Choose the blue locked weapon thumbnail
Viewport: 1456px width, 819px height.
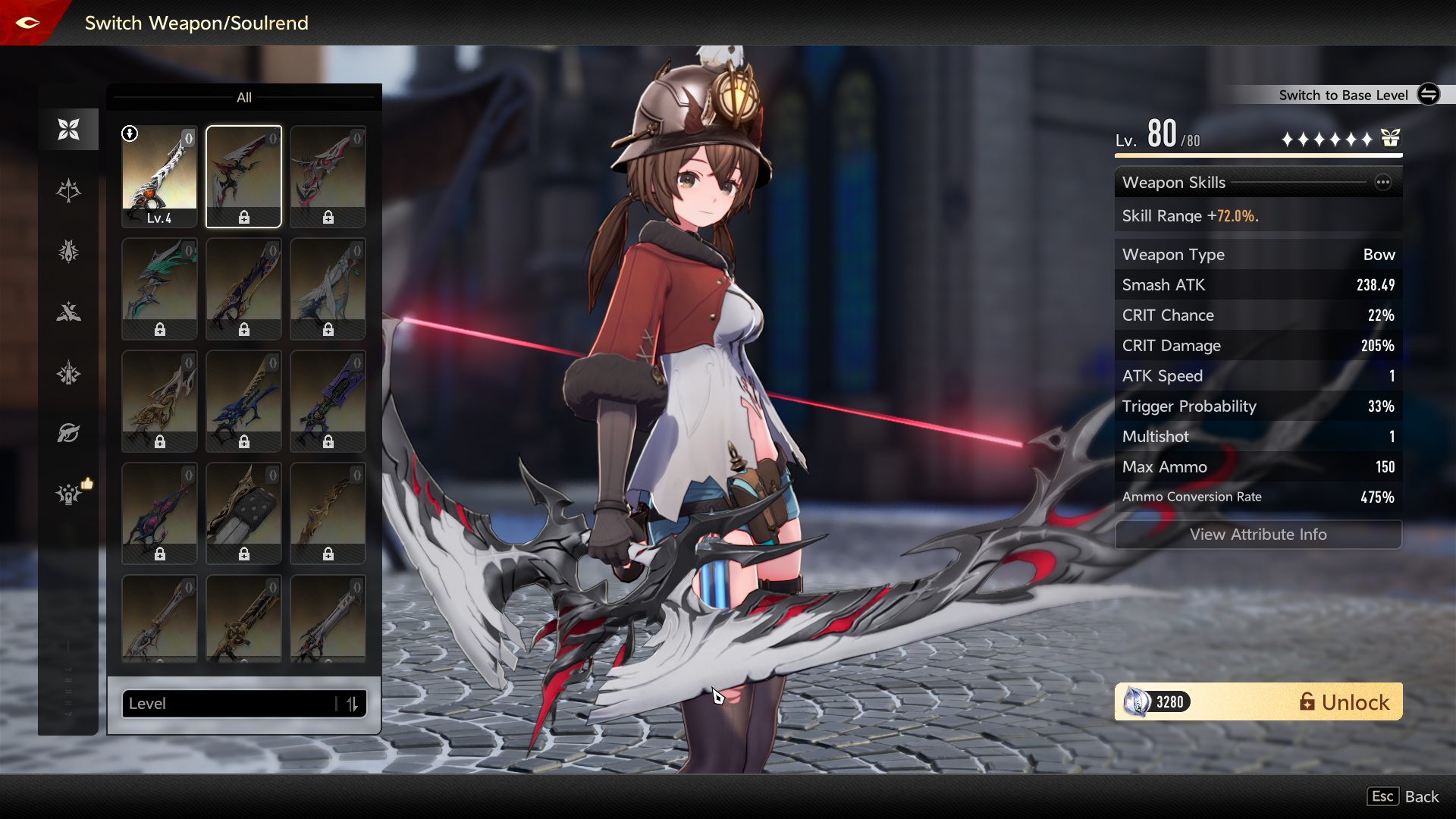[243, 401]
